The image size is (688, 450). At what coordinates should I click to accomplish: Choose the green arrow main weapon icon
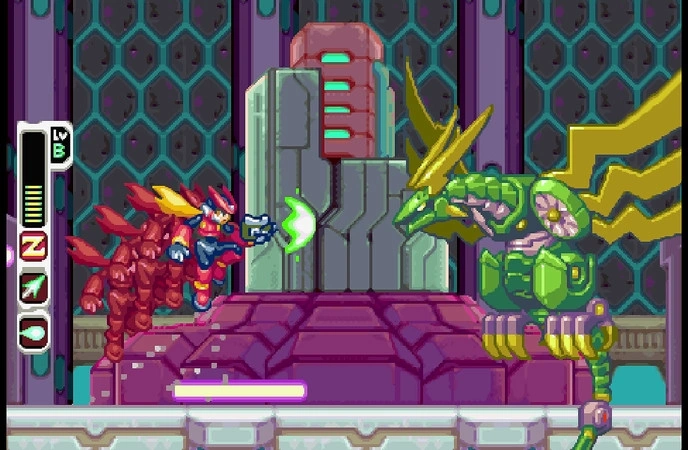click(x=33, y=287)
